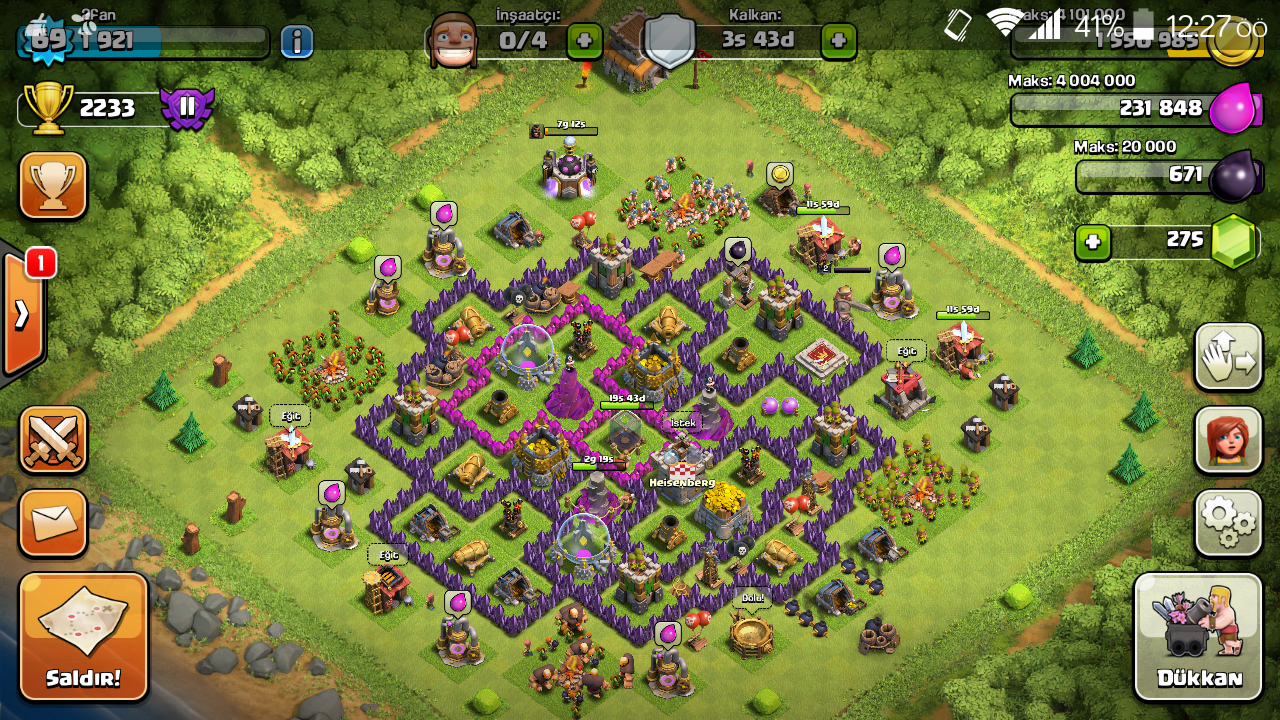Open the crossed swords clan war button
This screenshot has height=720, width=1280.
(x=53, y=440)
